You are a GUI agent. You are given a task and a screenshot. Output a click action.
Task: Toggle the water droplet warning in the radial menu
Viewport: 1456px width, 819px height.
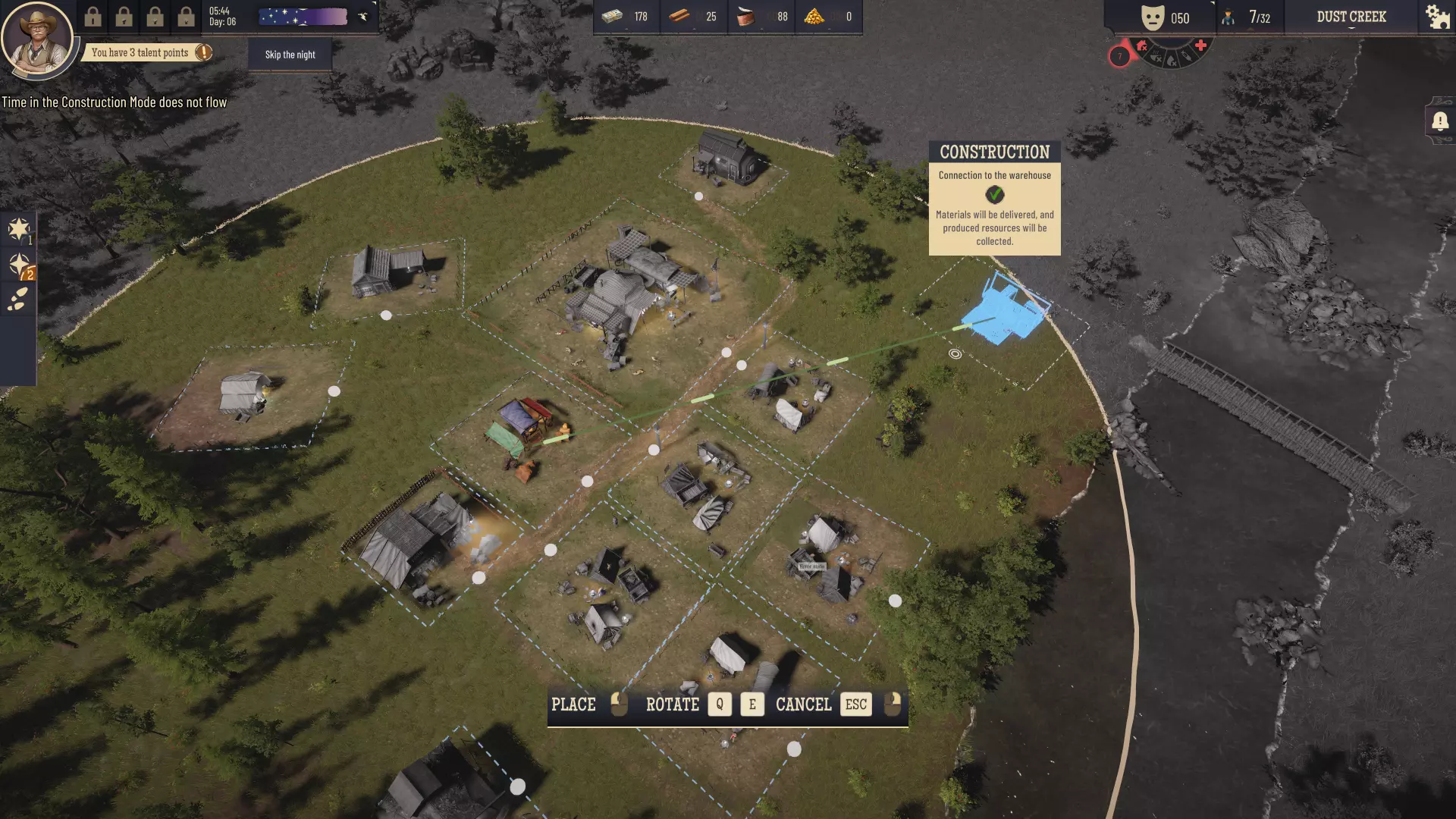[1172, 61]
